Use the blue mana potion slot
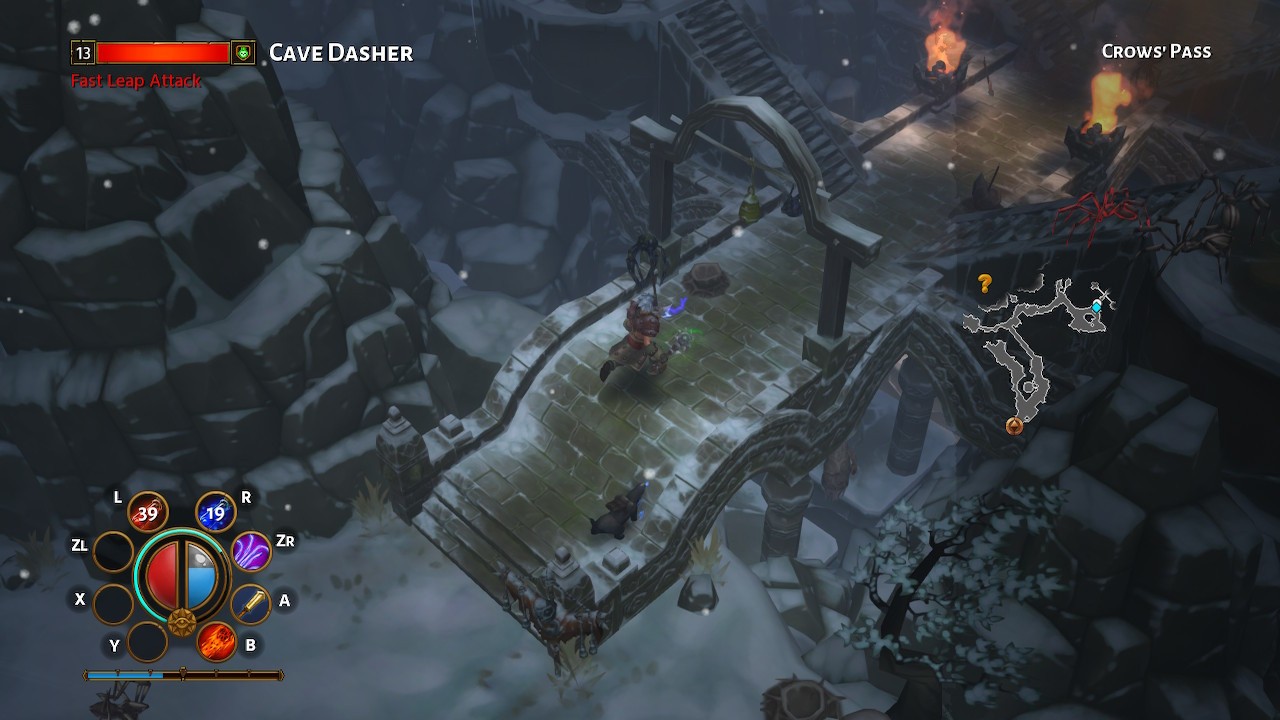Viewport: 1280px width, 720px height. [215, 514]
